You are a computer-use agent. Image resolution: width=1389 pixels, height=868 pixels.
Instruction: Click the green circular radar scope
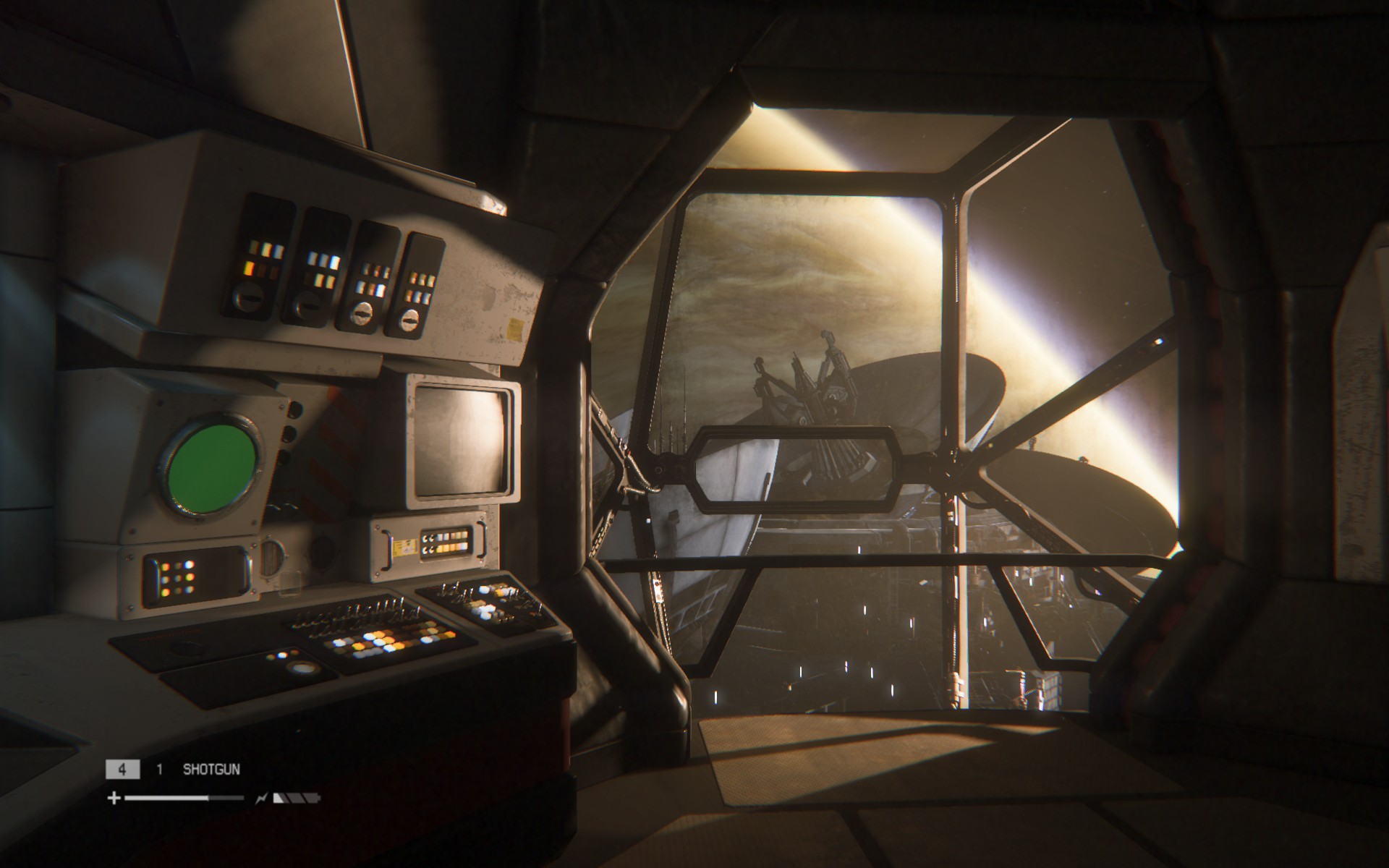[x=212, y=467]
